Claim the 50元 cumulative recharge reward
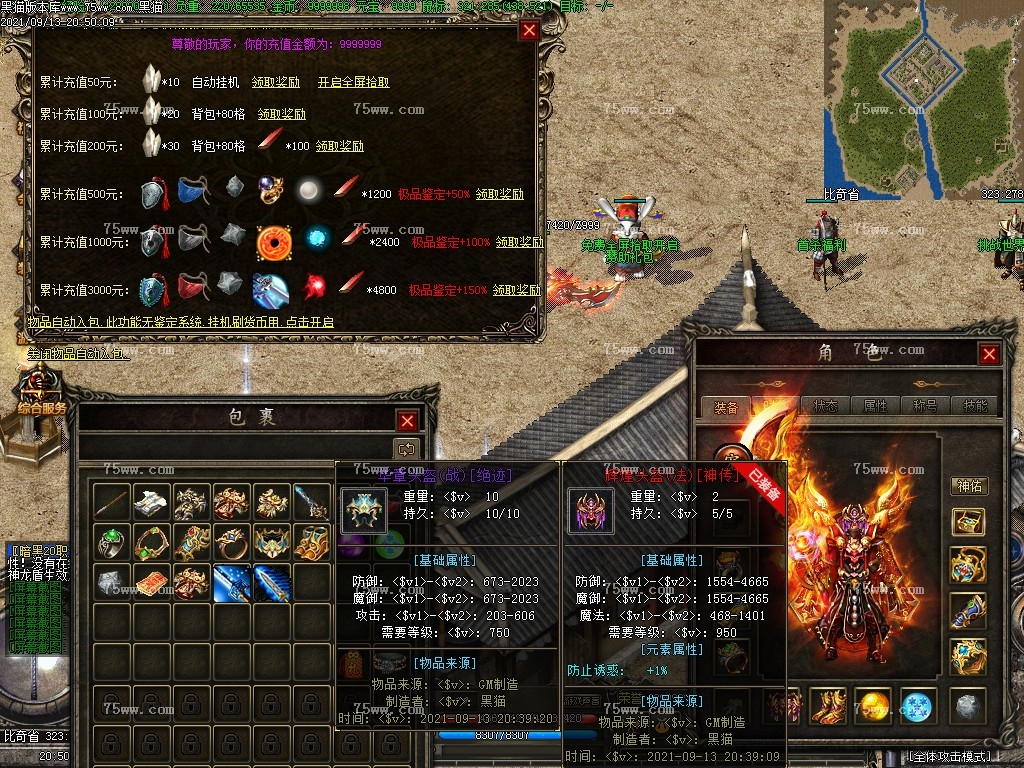The height and width of the screenshot is (768, 1024). pyautogui.click(x=275, y=82)
